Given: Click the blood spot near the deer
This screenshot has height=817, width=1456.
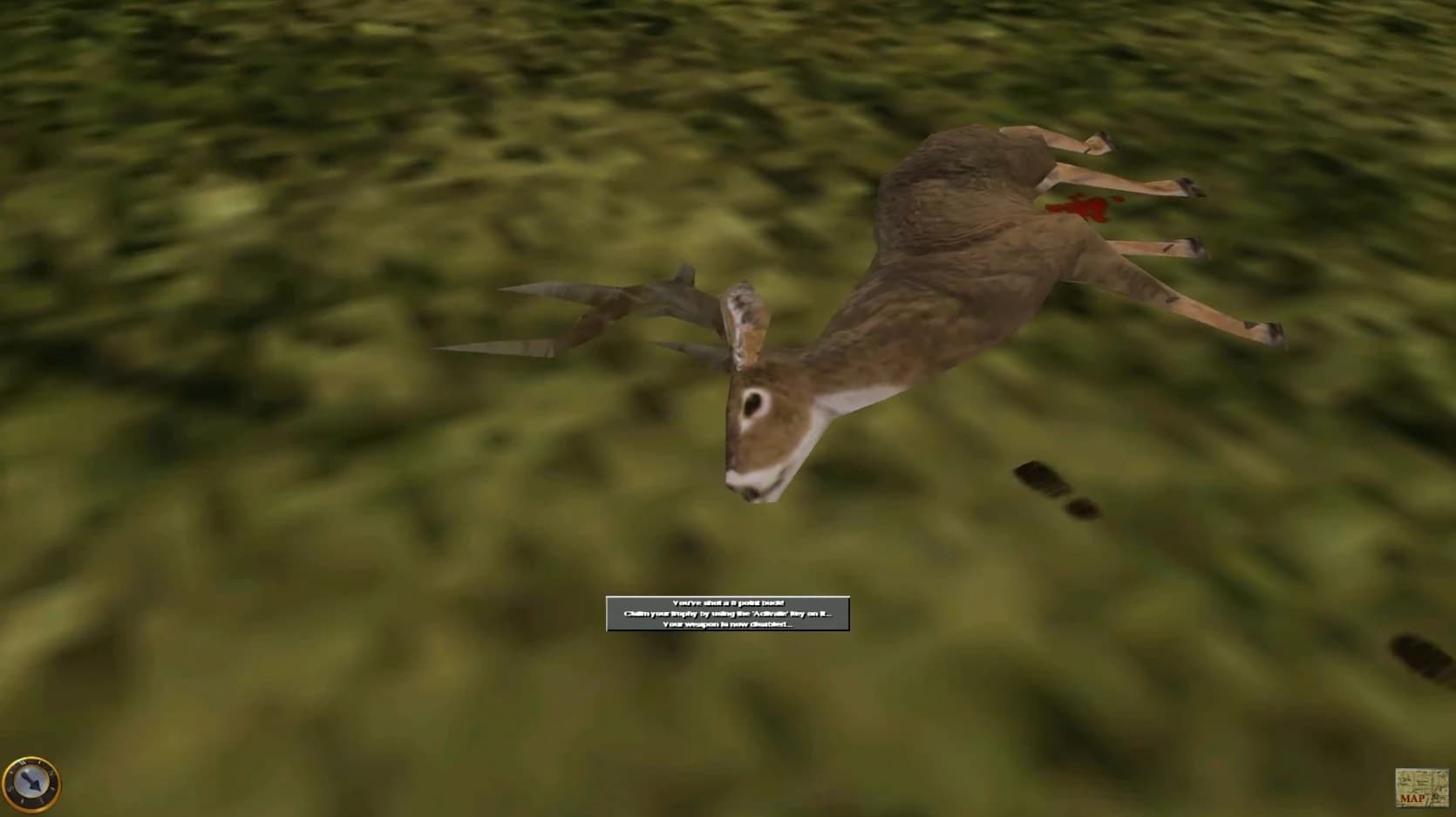Looking at the screenshot, I should click(x=1081, y=208).
